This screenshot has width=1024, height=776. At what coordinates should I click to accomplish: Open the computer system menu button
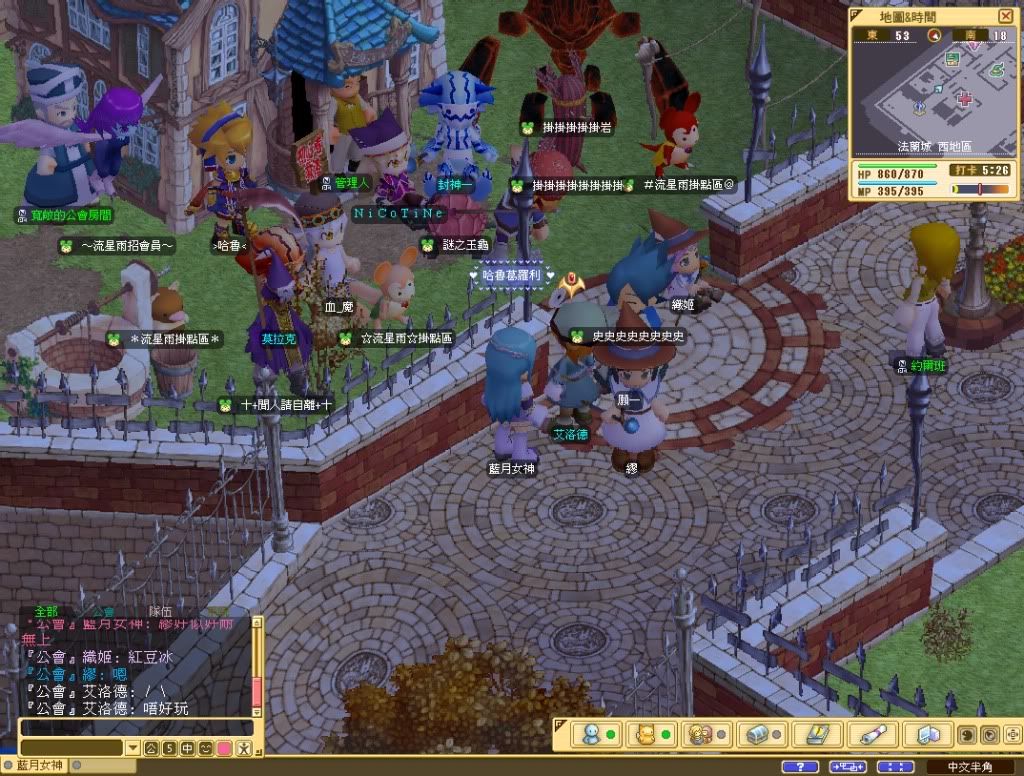click(x=927, y=734)
